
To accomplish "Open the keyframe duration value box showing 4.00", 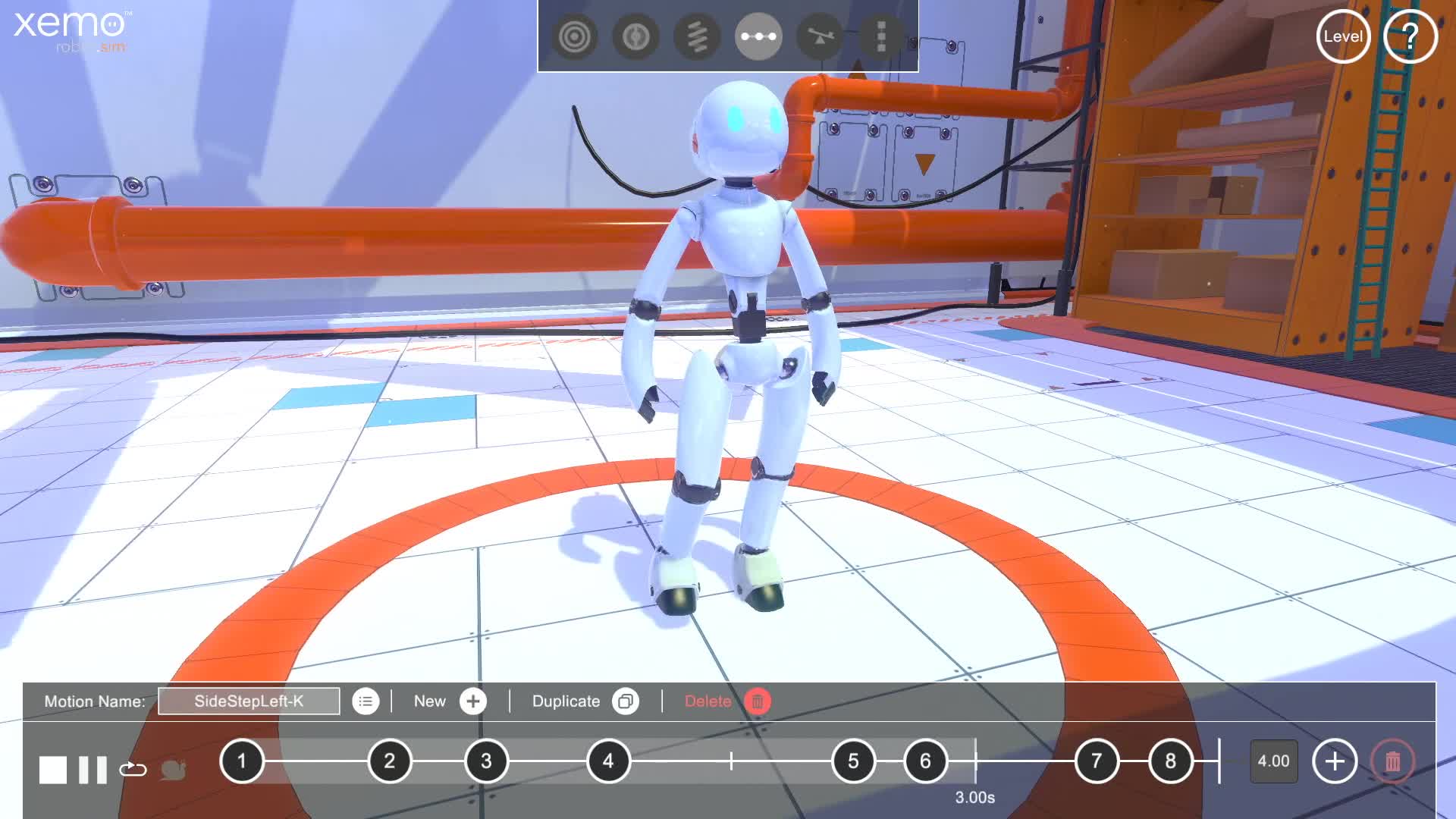I will pos(1273,762).
